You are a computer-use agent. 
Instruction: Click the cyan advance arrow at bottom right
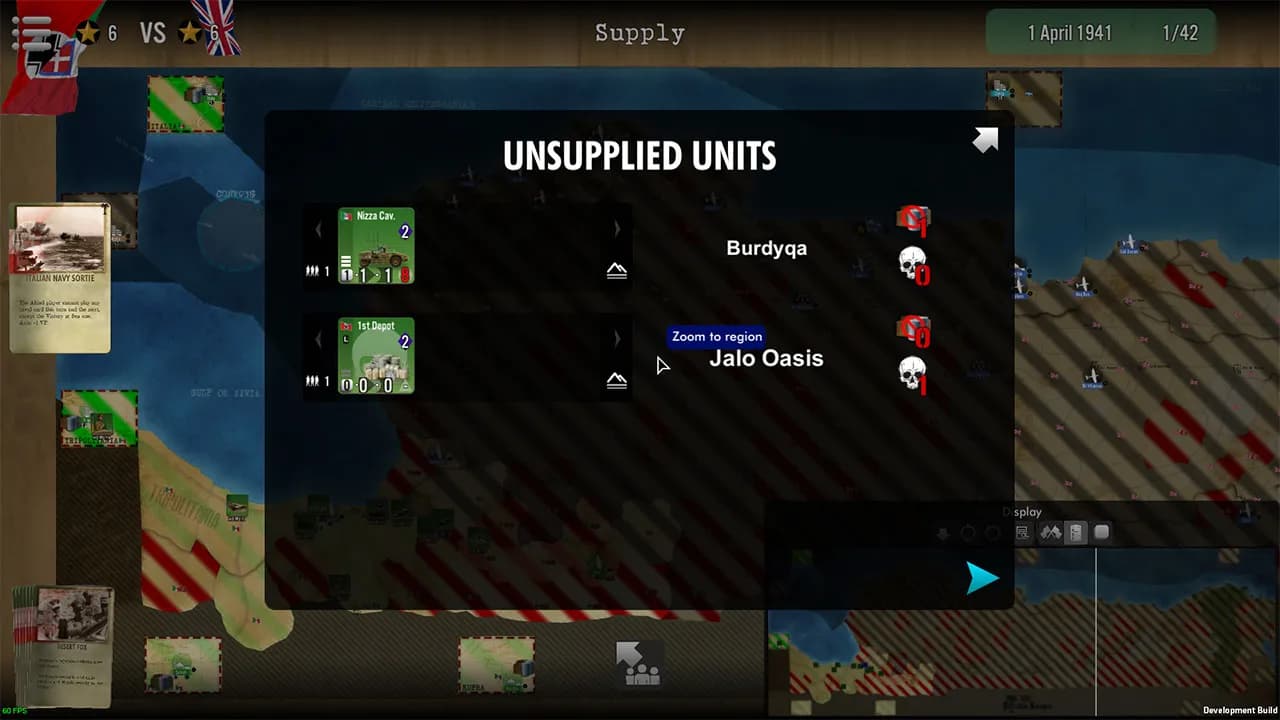[x=981, y=578]
